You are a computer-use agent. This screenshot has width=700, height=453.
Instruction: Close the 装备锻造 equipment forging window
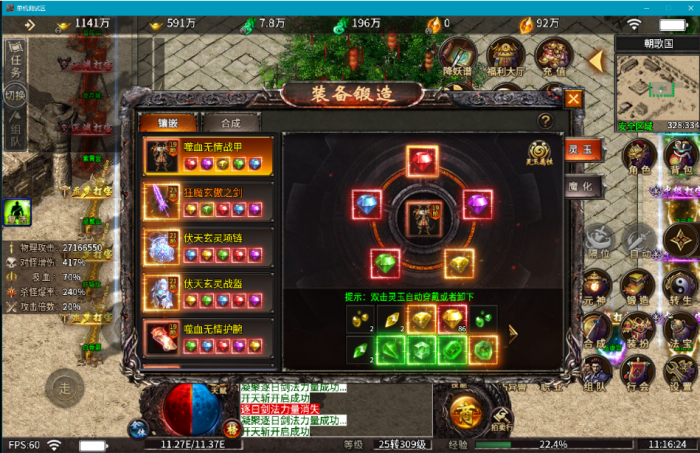click(x=573, y=99)
